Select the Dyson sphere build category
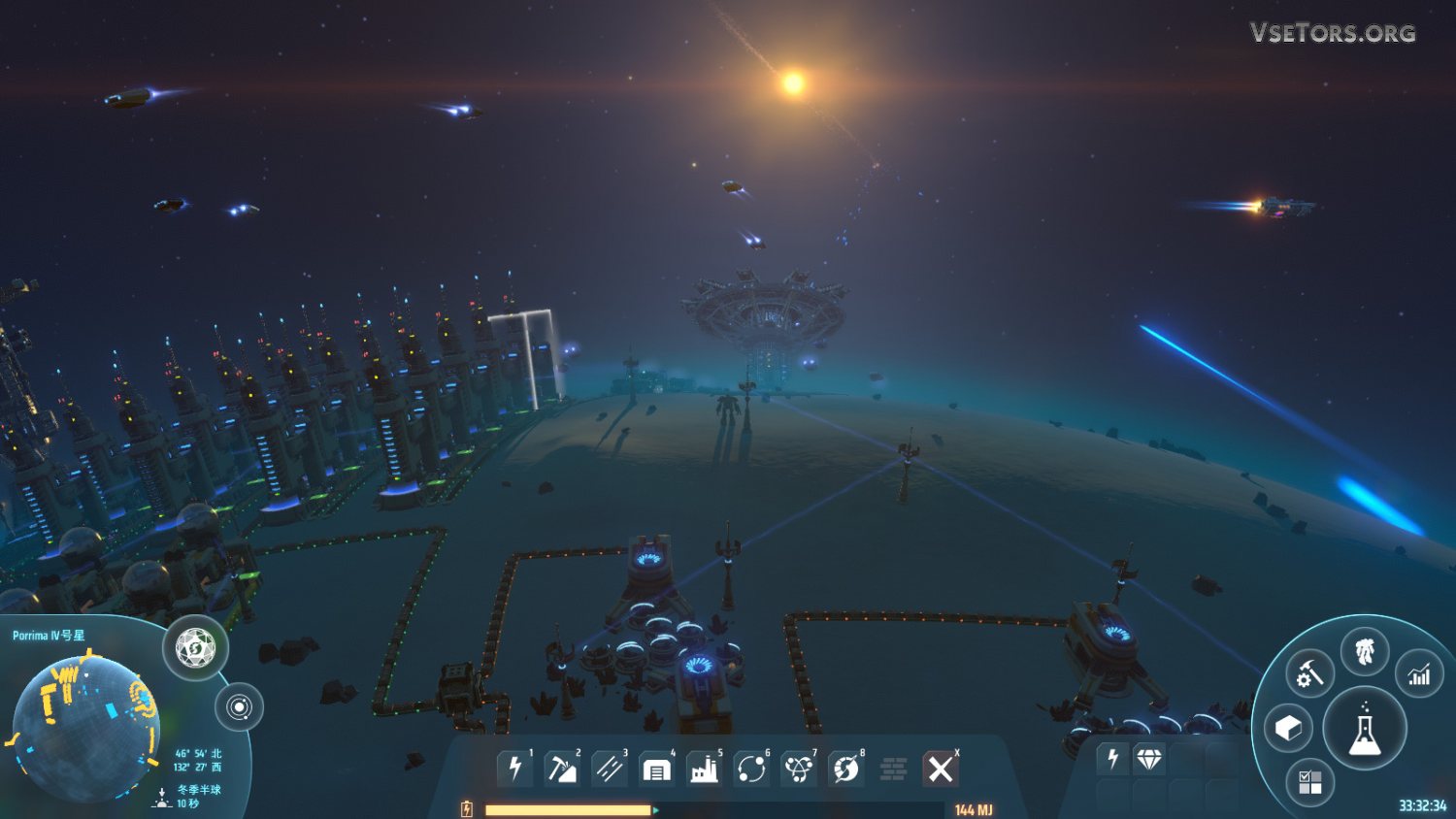The width and height of the screenshot is (1456, 819). click(845, 770)
